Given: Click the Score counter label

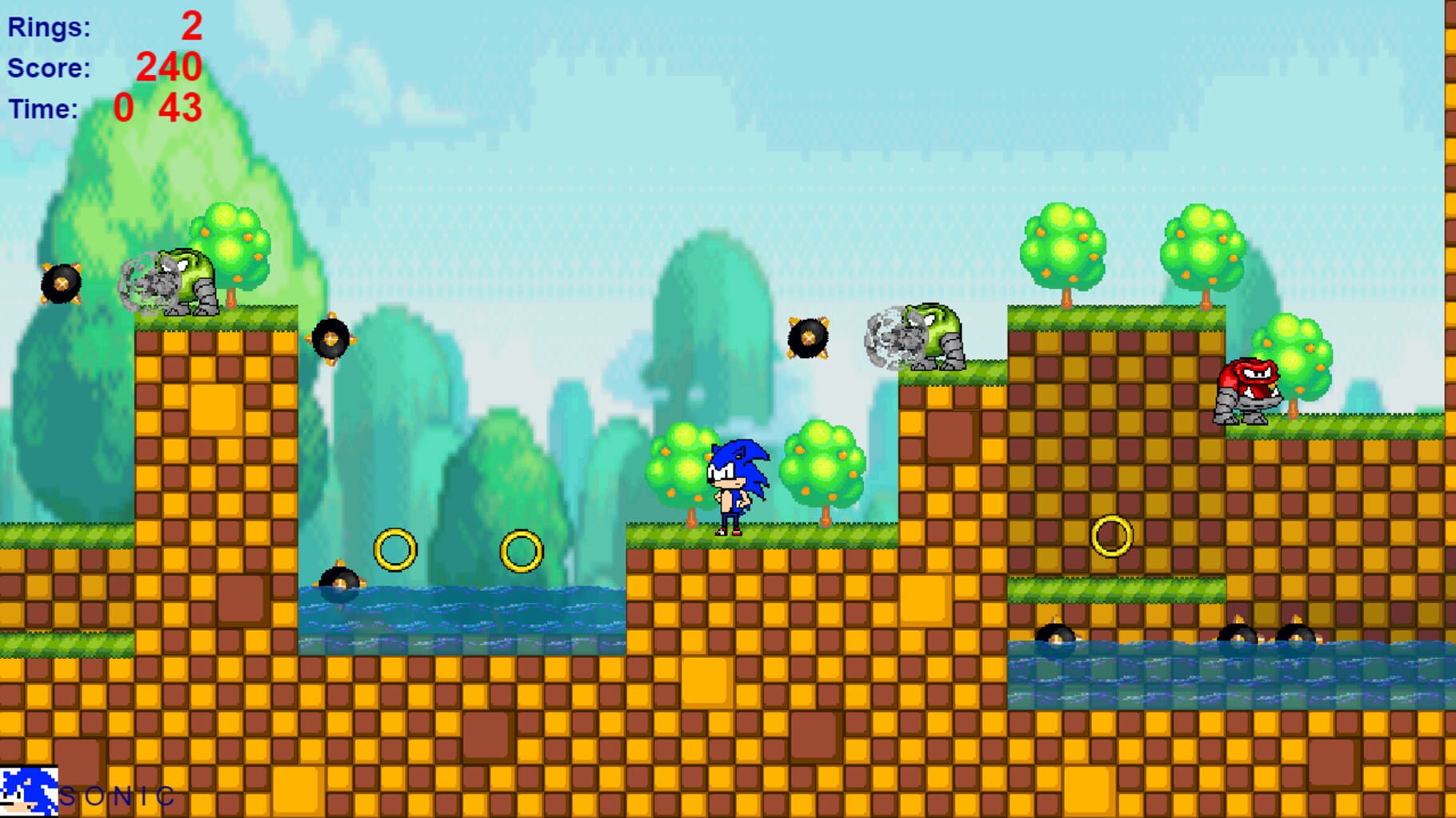Looking at the screenshot, I should point(46,68).
